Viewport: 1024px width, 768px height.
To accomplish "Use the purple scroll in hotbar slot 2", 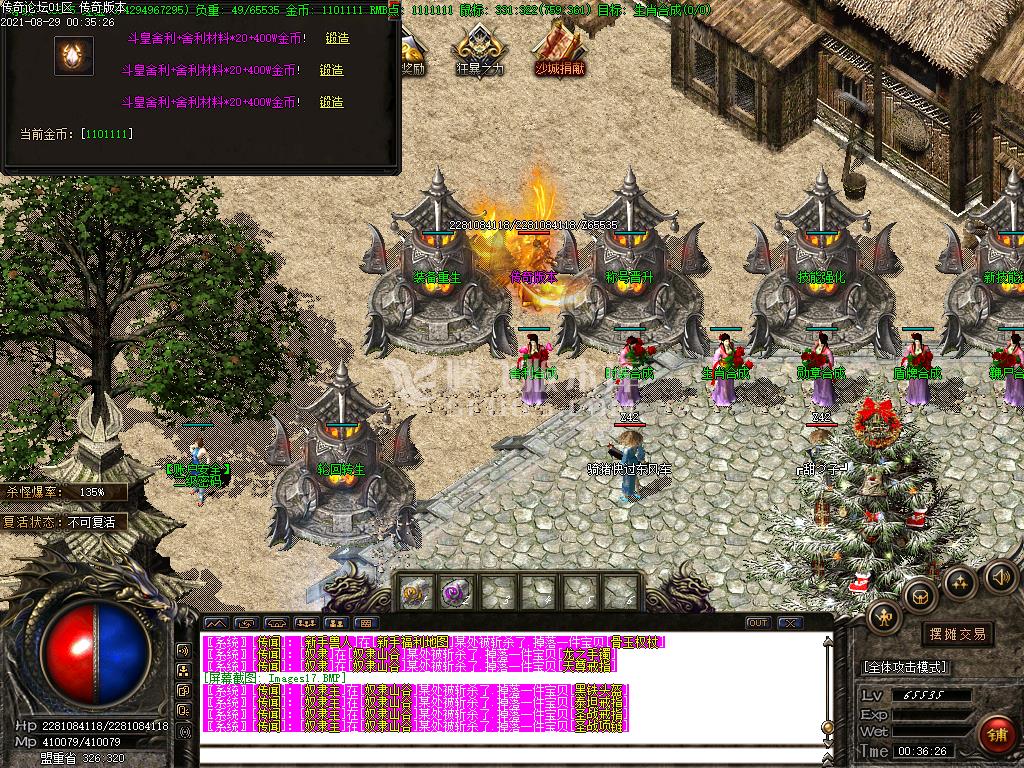I will (x=457, y=592).
